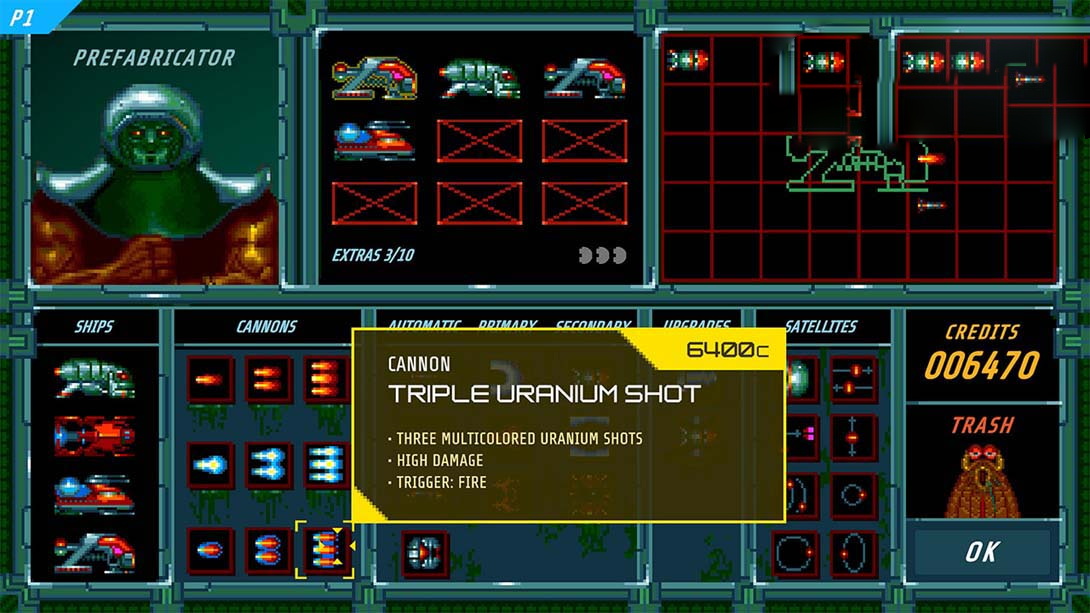Select the double blue plasma cannon
Screen dimensions: 1090x613
point(269,466)
